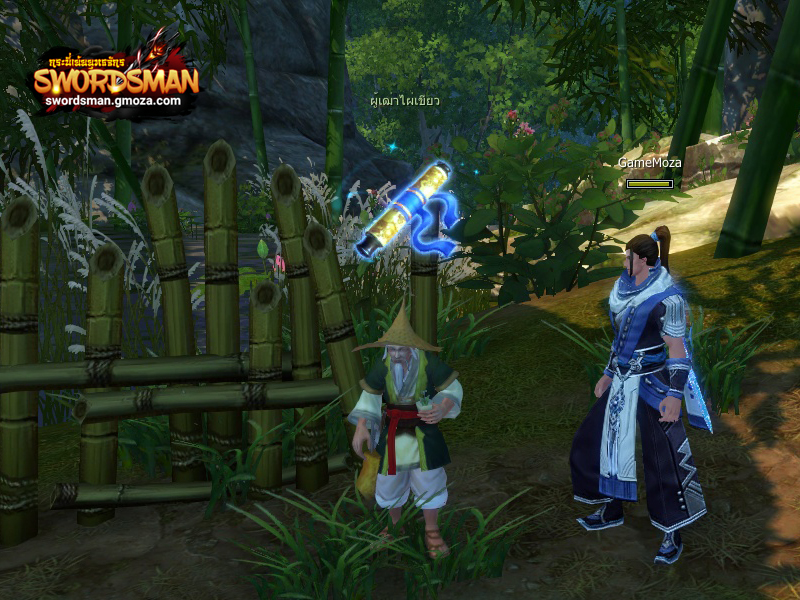Viewport: 800px width, 600px height.
Task: Select the GameMoza player nameplate
Action: pos(649,162)
